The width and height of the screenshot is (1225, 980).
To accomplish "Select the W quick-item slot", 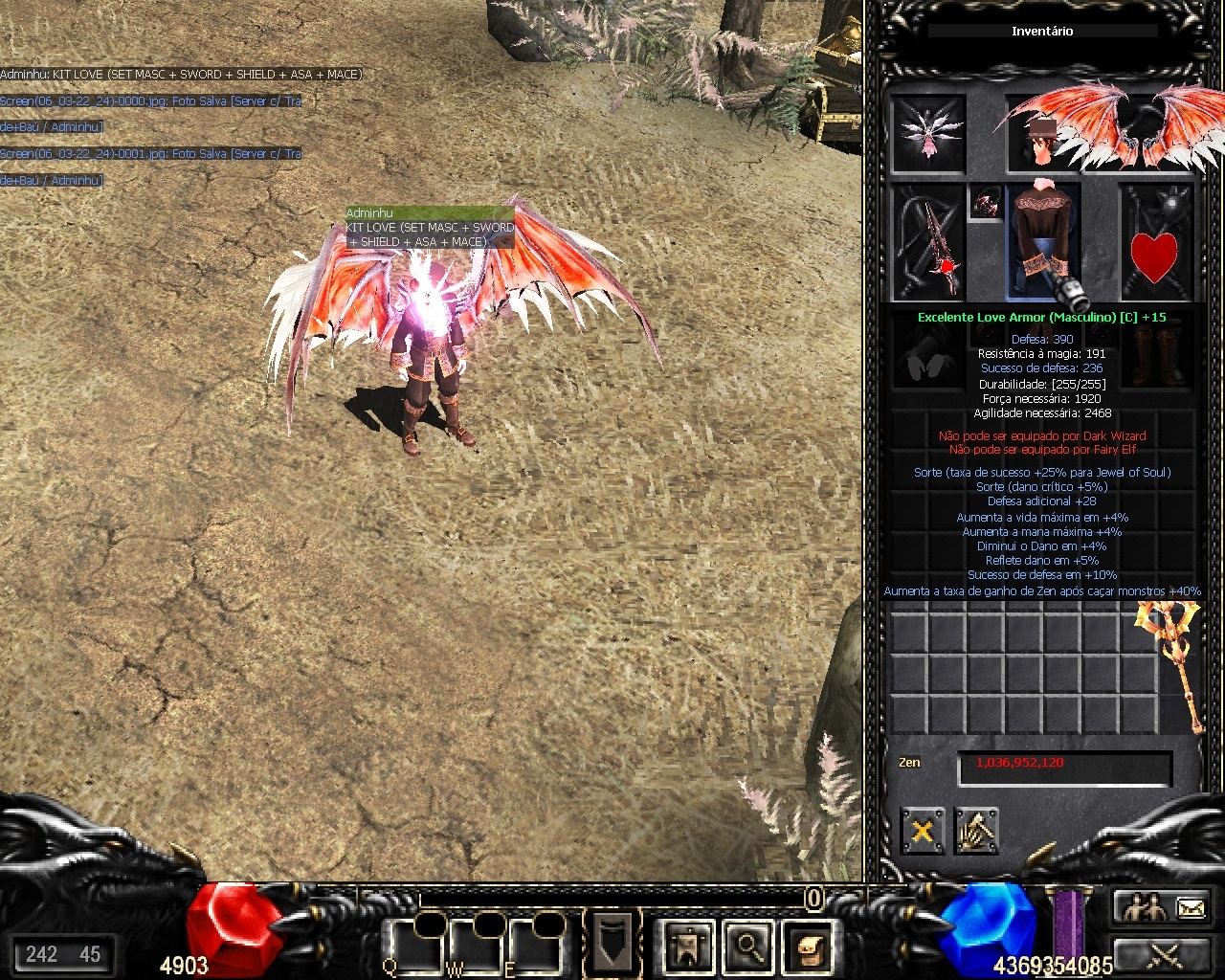I will point(477,947).
